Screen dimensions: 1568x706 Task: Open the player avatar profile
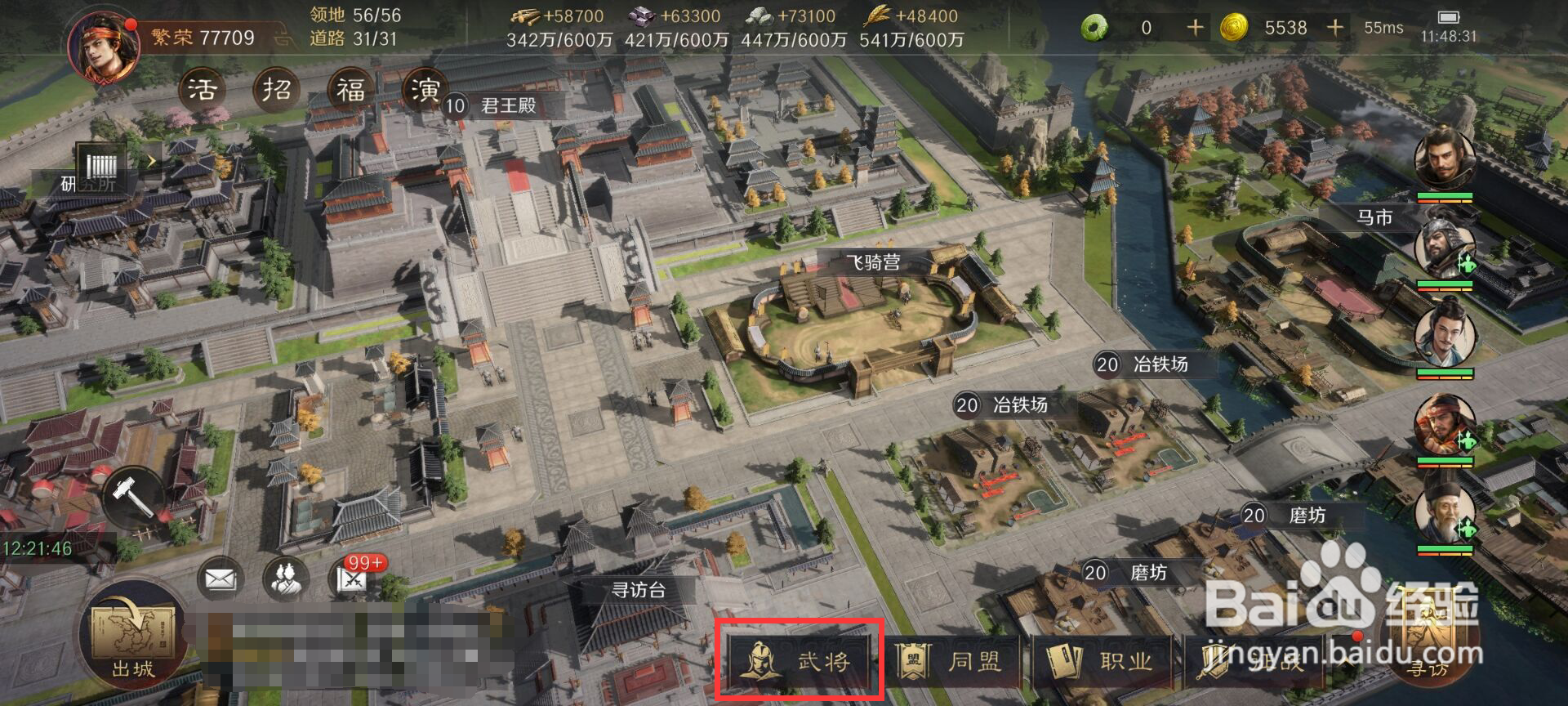(104, 47)
